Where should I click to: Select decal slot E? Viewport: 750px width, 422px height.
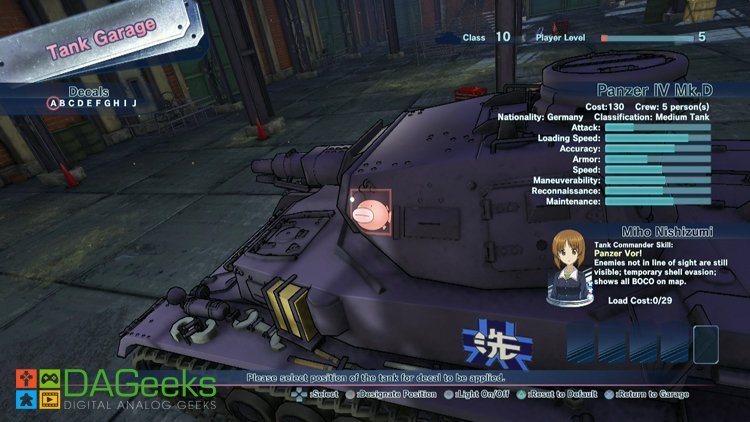(92, 103)
